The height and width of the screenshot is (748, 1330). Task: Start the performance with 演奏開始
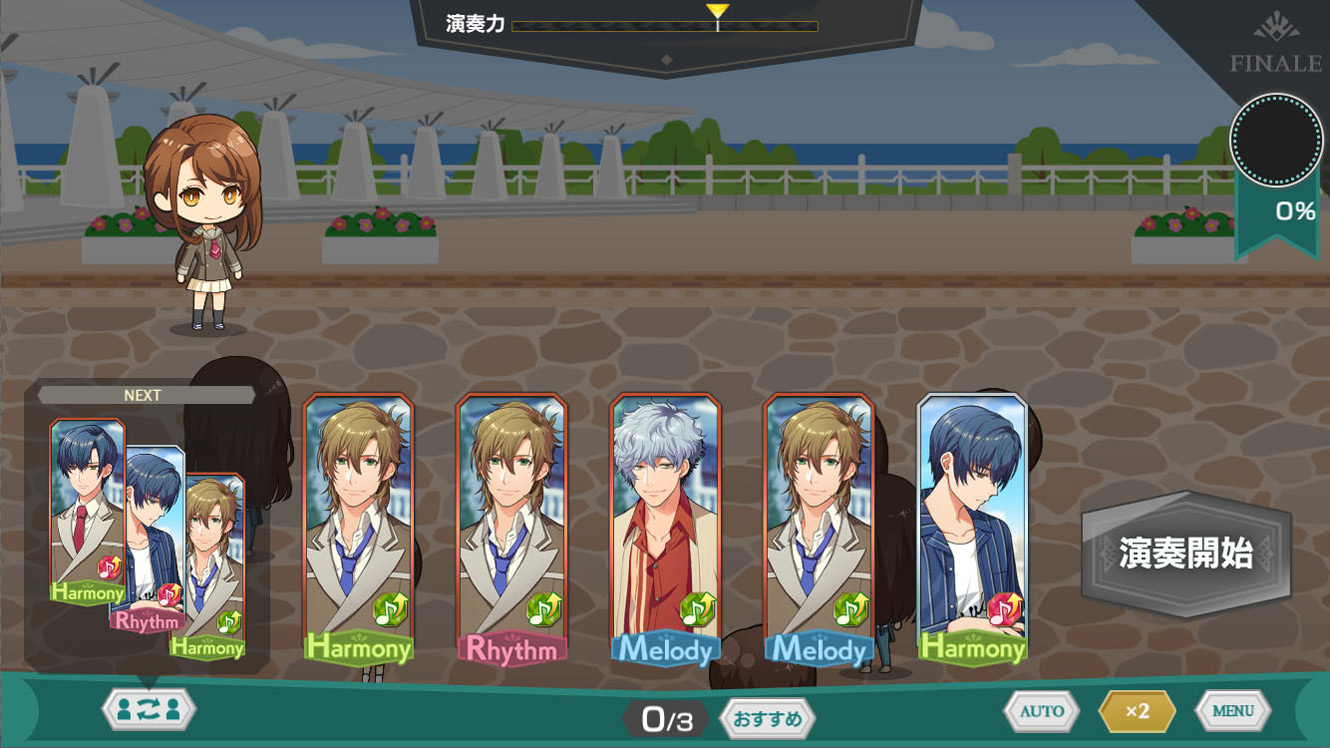pos(1186,553)
